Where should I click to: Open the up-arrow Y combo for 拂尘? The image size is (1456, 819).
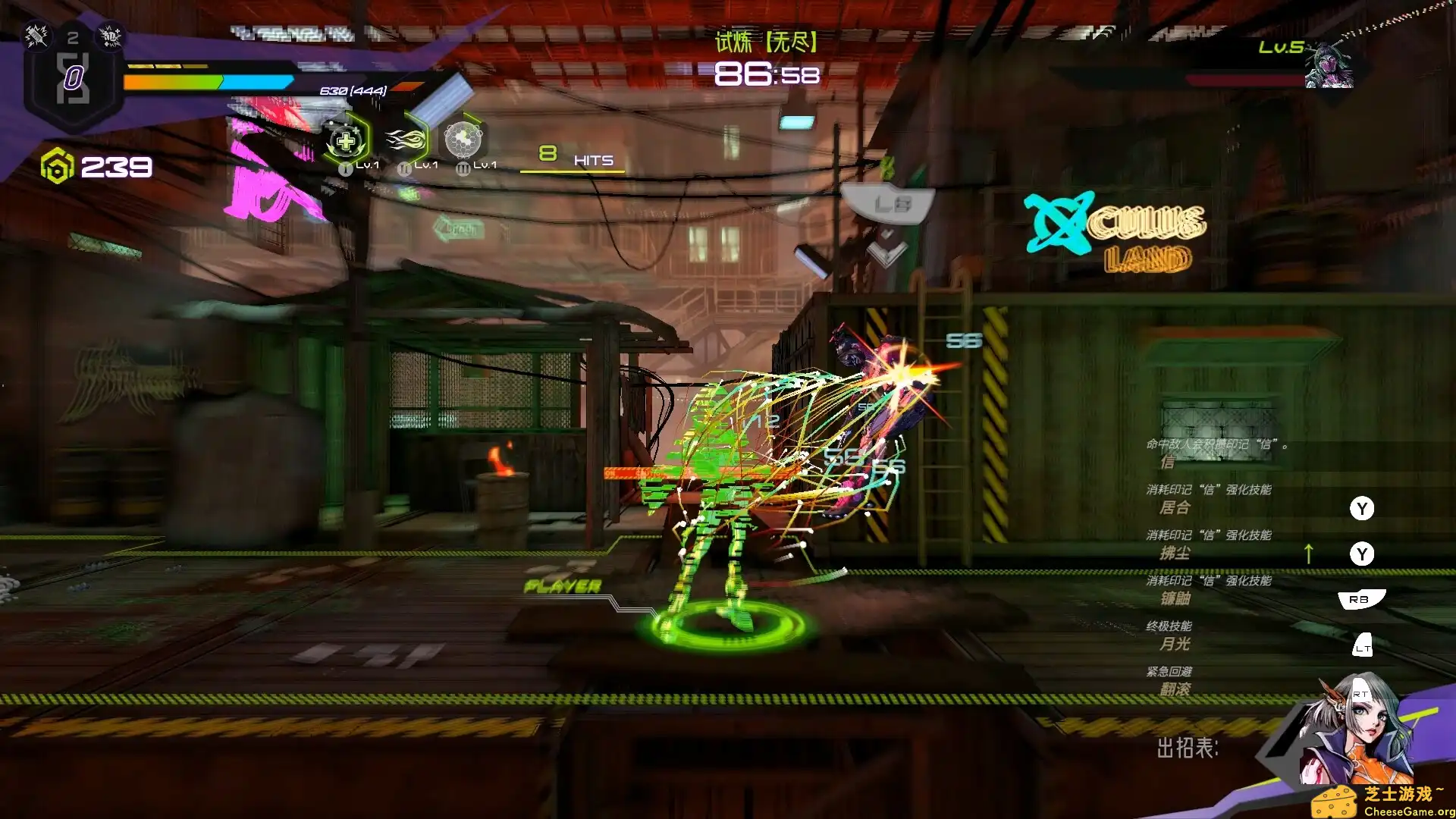1363,554
